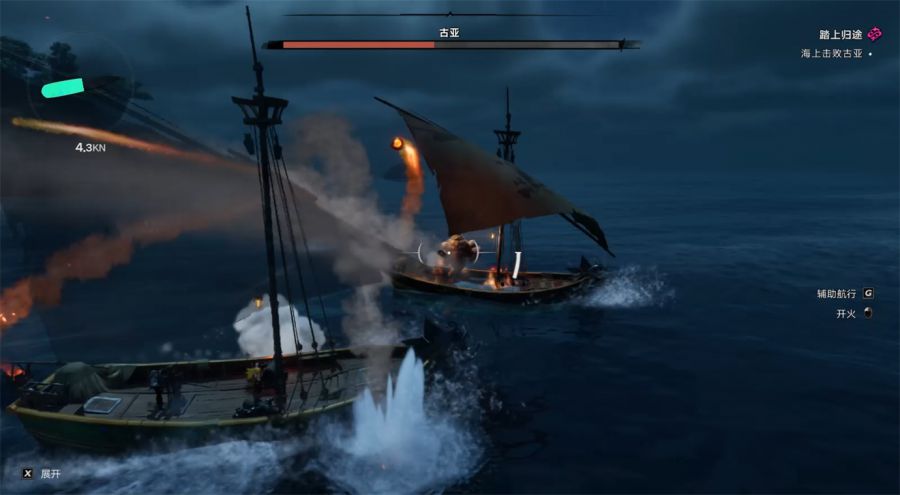Click the pink quest marker icon
The image size is (900, 495).
(875, 34)
